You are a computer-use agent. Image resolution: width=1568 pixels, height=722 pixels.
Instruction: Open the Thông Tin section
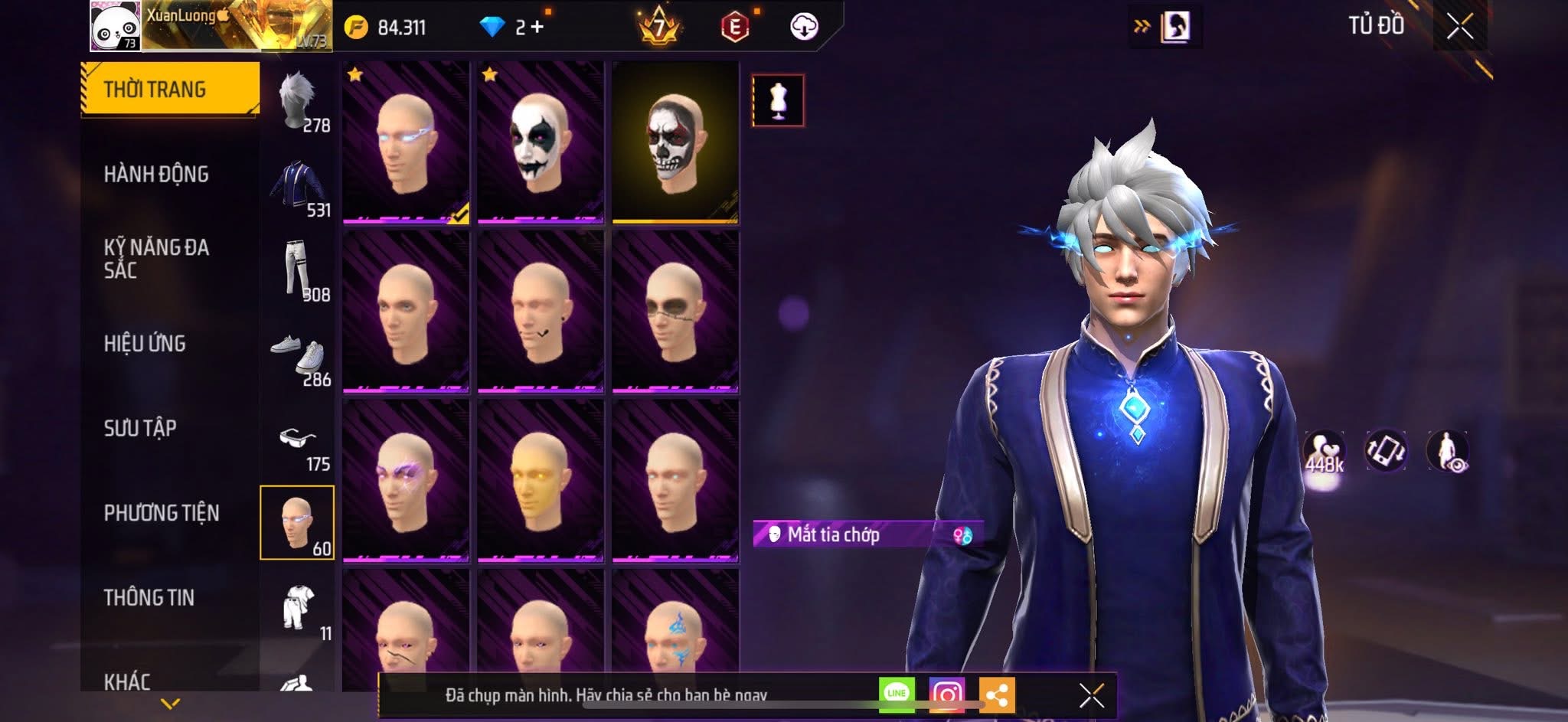pos(149,597)
